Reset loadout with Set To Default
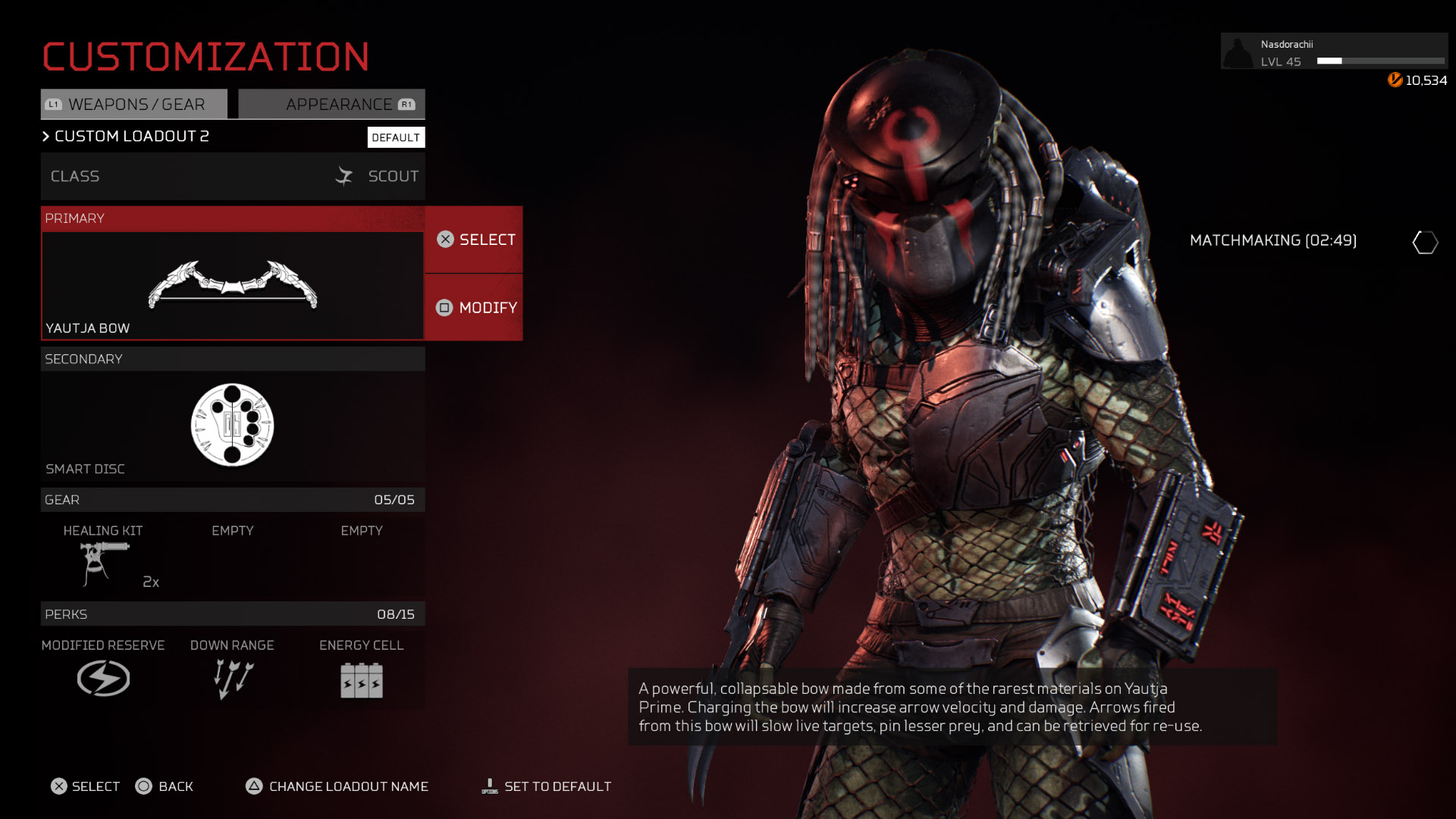 [547, 786]
